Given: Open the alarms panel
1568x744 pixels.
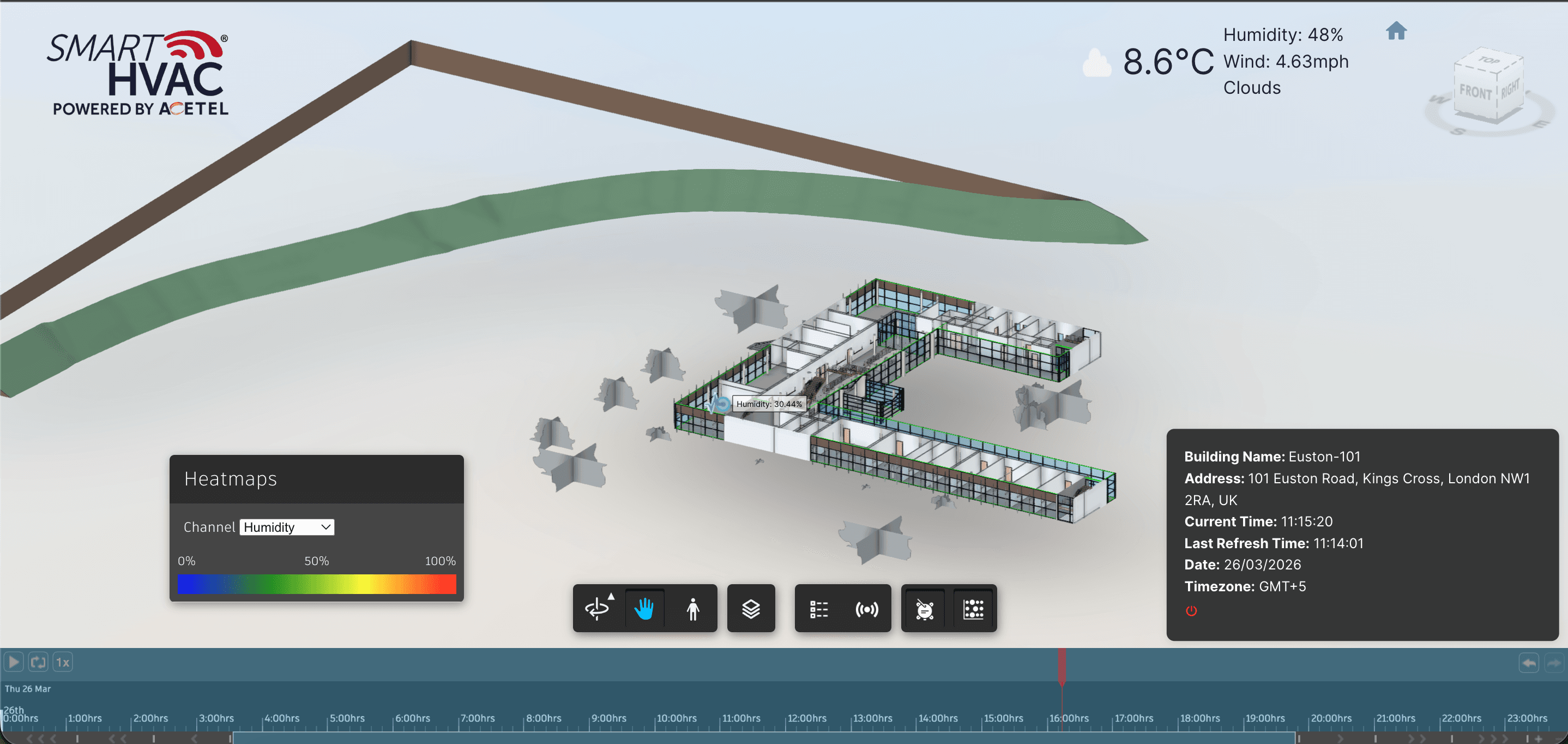Looking at the screenshot, I should (x=924, y=608).
